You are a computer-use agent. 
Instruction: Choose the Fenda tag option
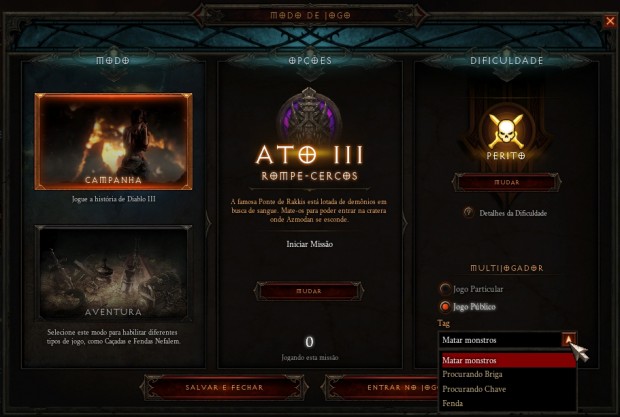pyautogui.click(x=507, y=403)
